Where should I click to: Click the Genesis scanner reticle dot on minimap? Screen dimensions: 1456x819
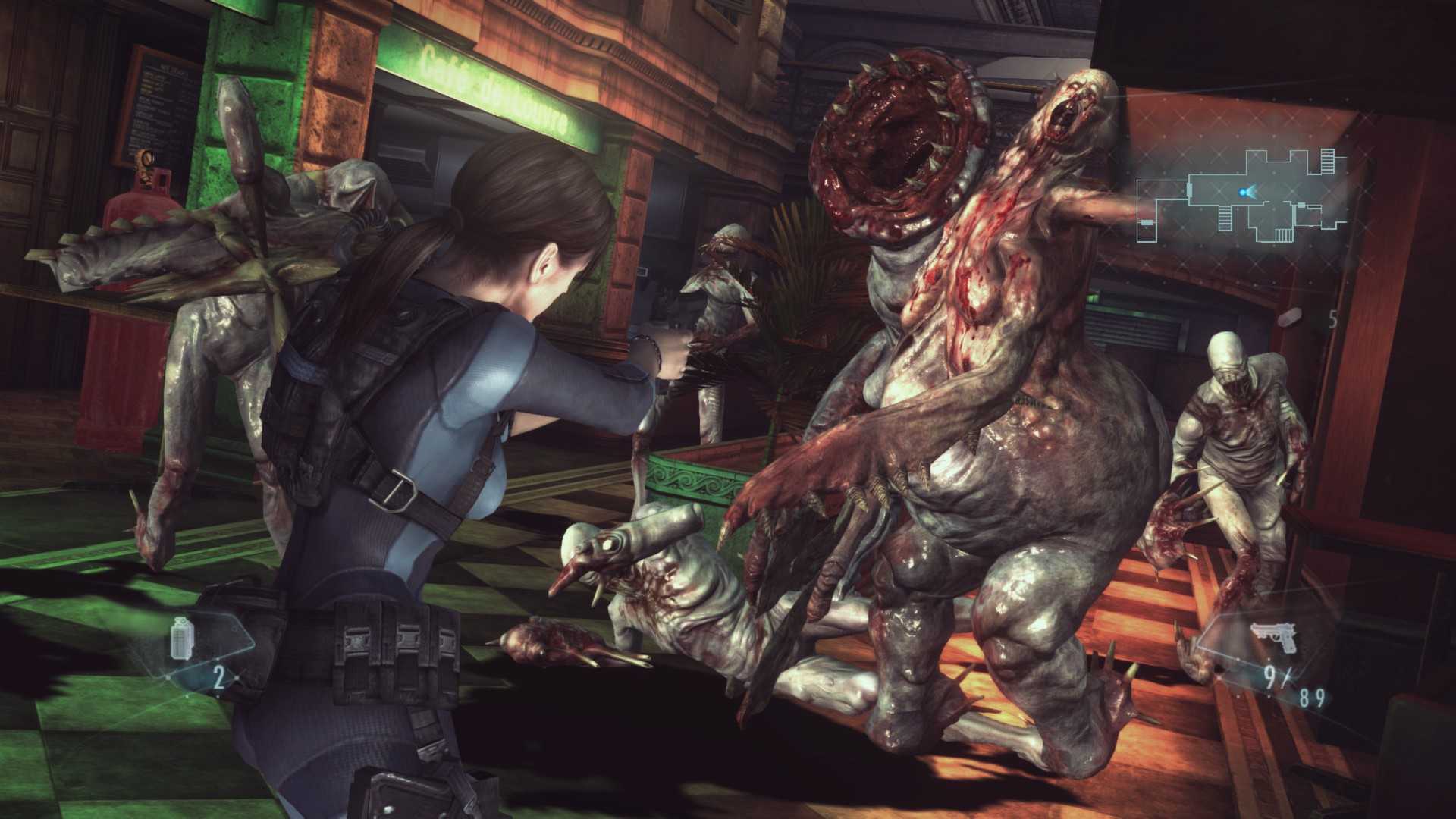coord(1242,191)
